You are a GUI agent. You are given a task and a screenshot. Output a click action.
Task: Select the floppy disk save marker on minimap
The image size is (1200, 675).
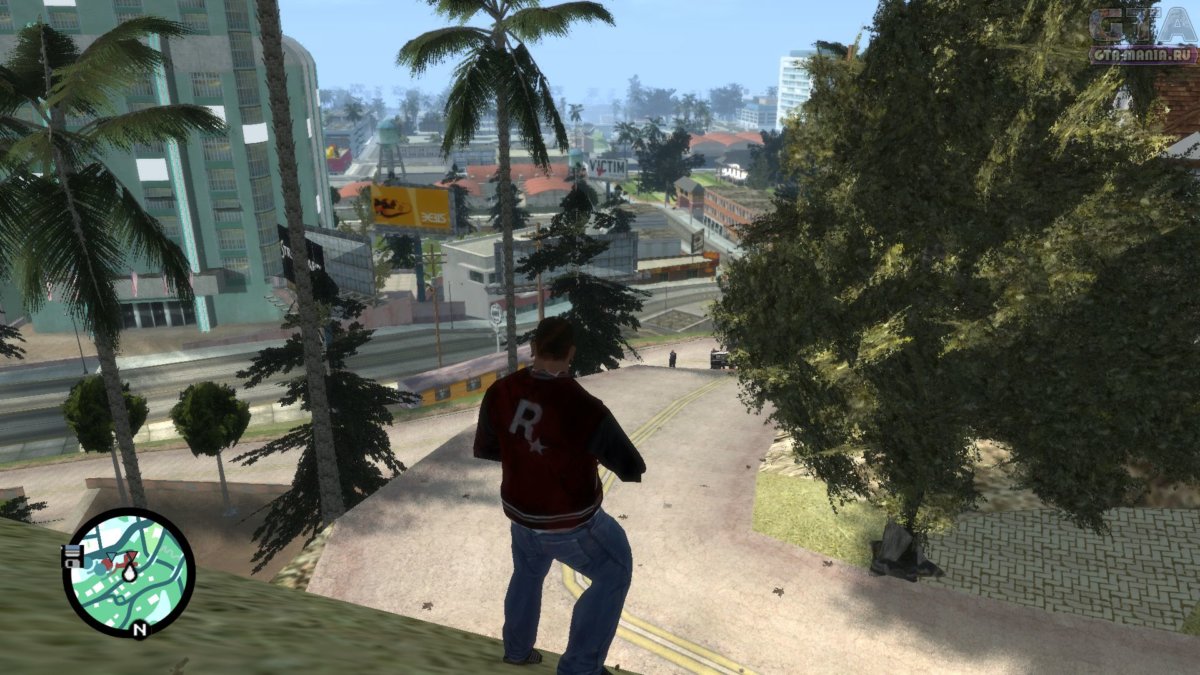(72, 557)
